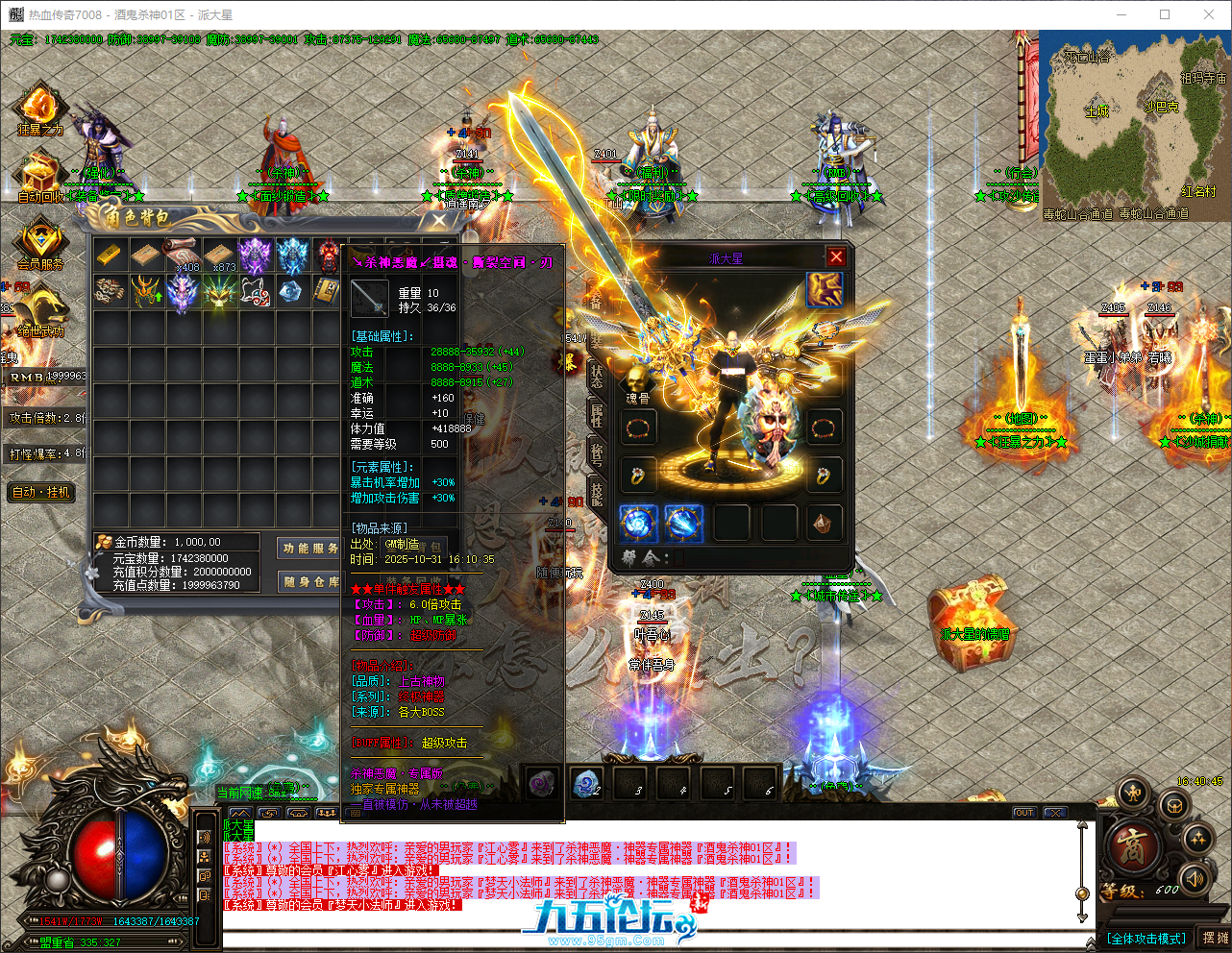1232x953 pixels.
Task: Pop out chat with the OUT button
Action: [x=1023, y=812]
